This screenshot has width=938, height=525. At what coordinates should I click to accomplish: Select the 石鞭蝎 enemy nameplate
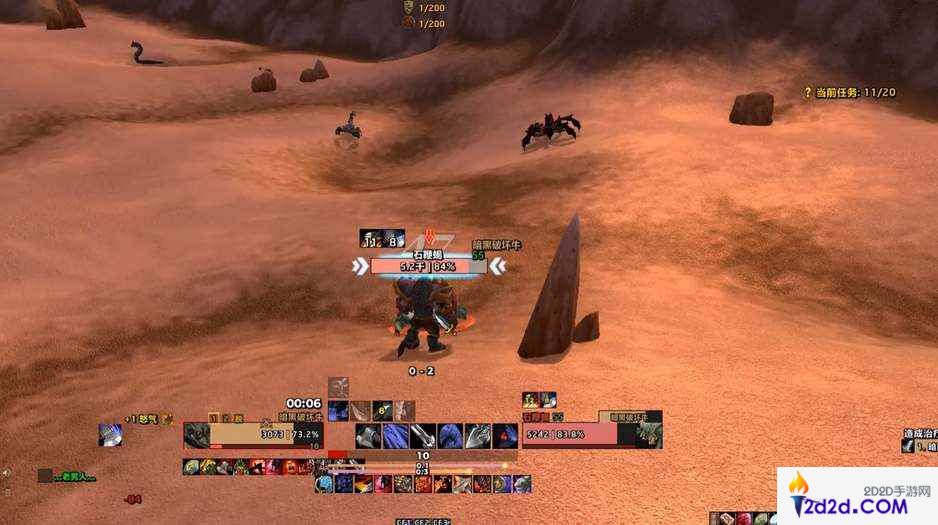[428, 266]
